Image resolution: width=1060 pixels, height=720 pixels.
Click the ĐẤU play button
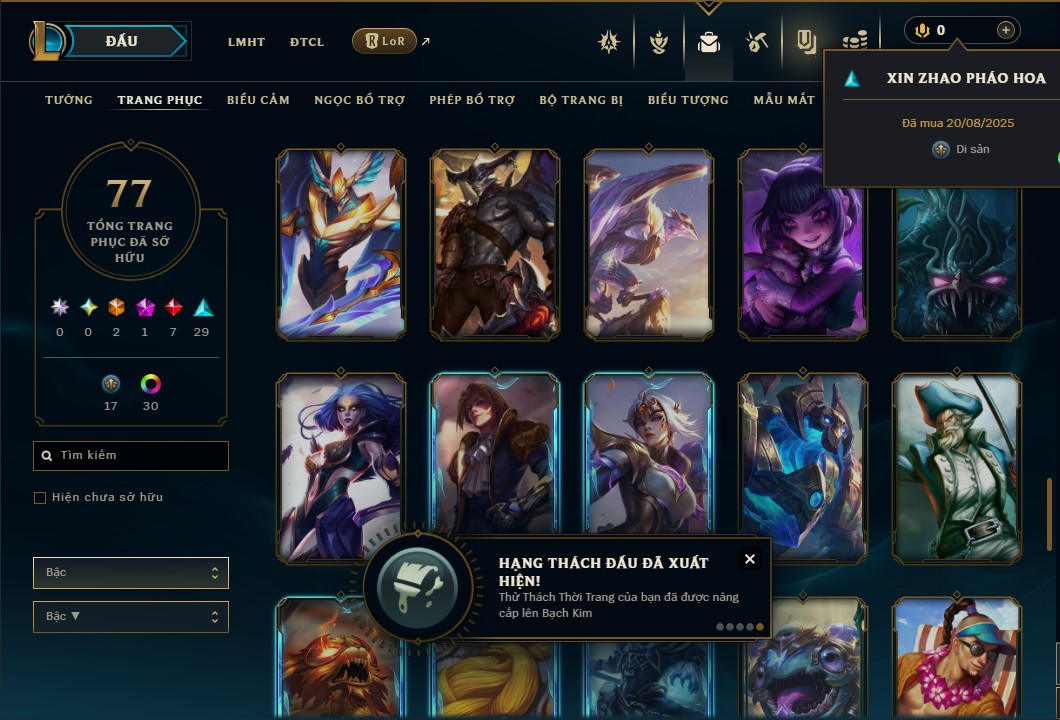[121, 41]
